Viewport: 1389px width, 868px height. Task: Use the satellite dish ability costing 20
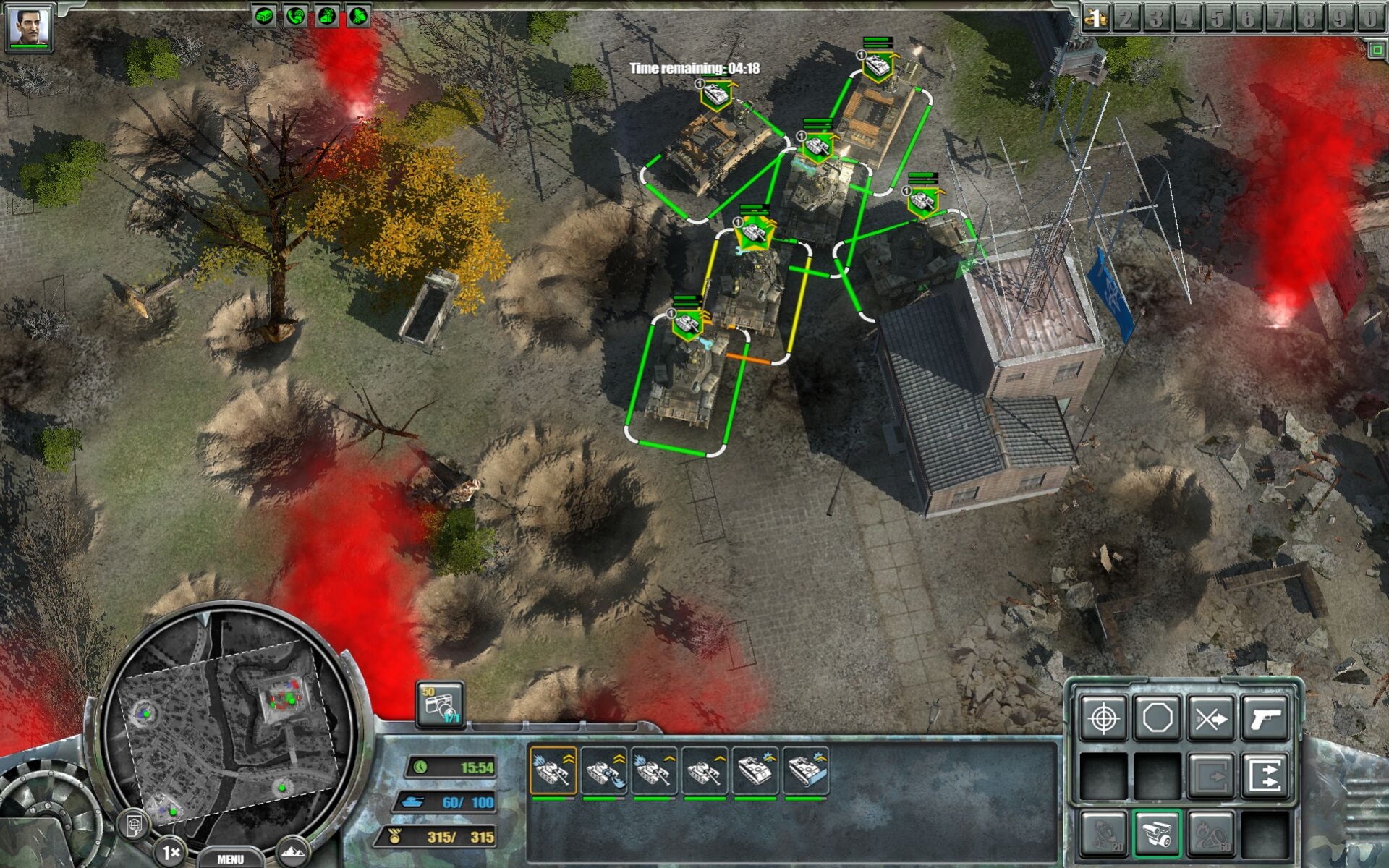click(1103, 833)
